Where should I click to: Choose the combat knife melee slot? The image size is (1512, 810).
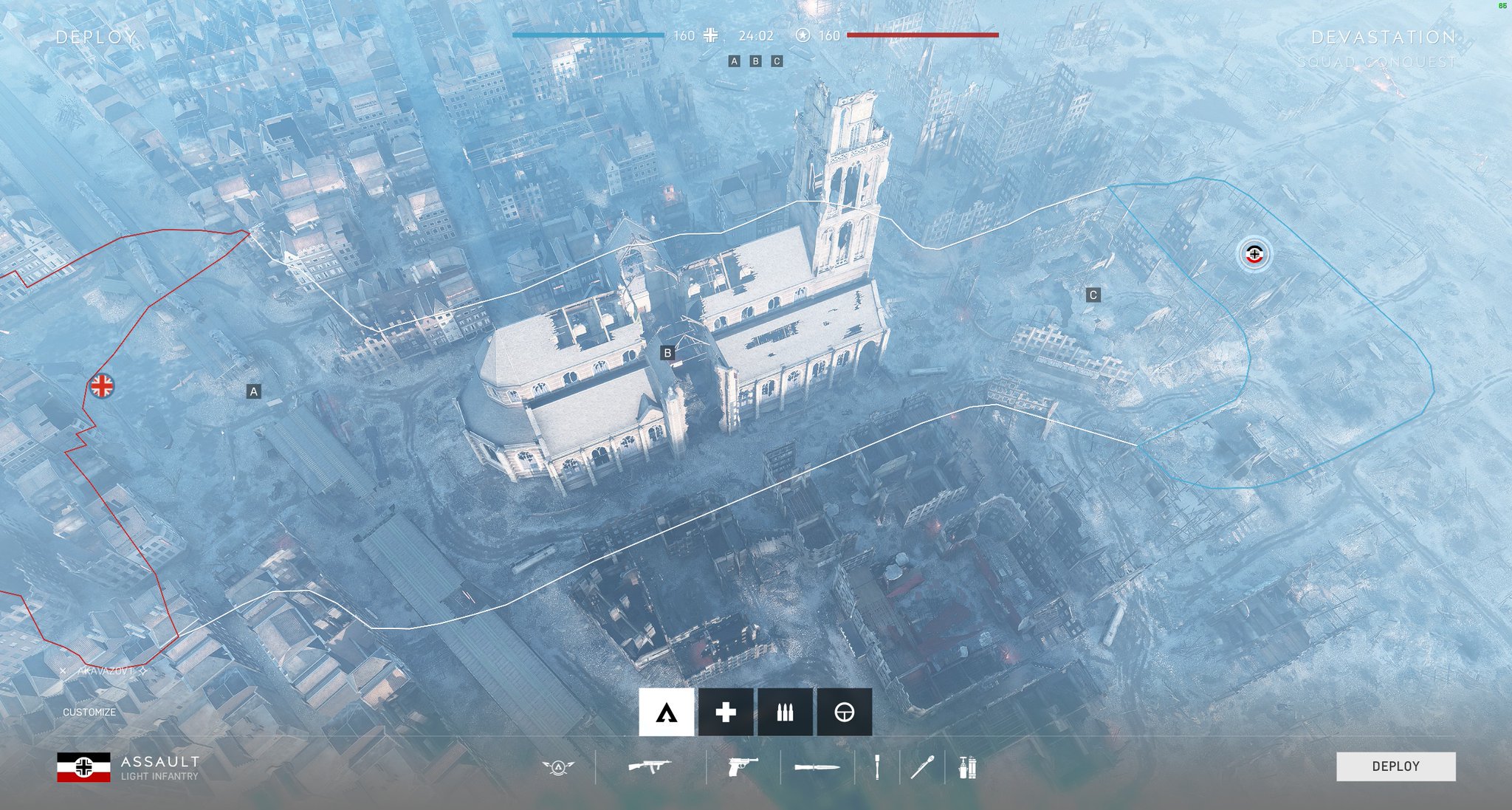(817, 768)
